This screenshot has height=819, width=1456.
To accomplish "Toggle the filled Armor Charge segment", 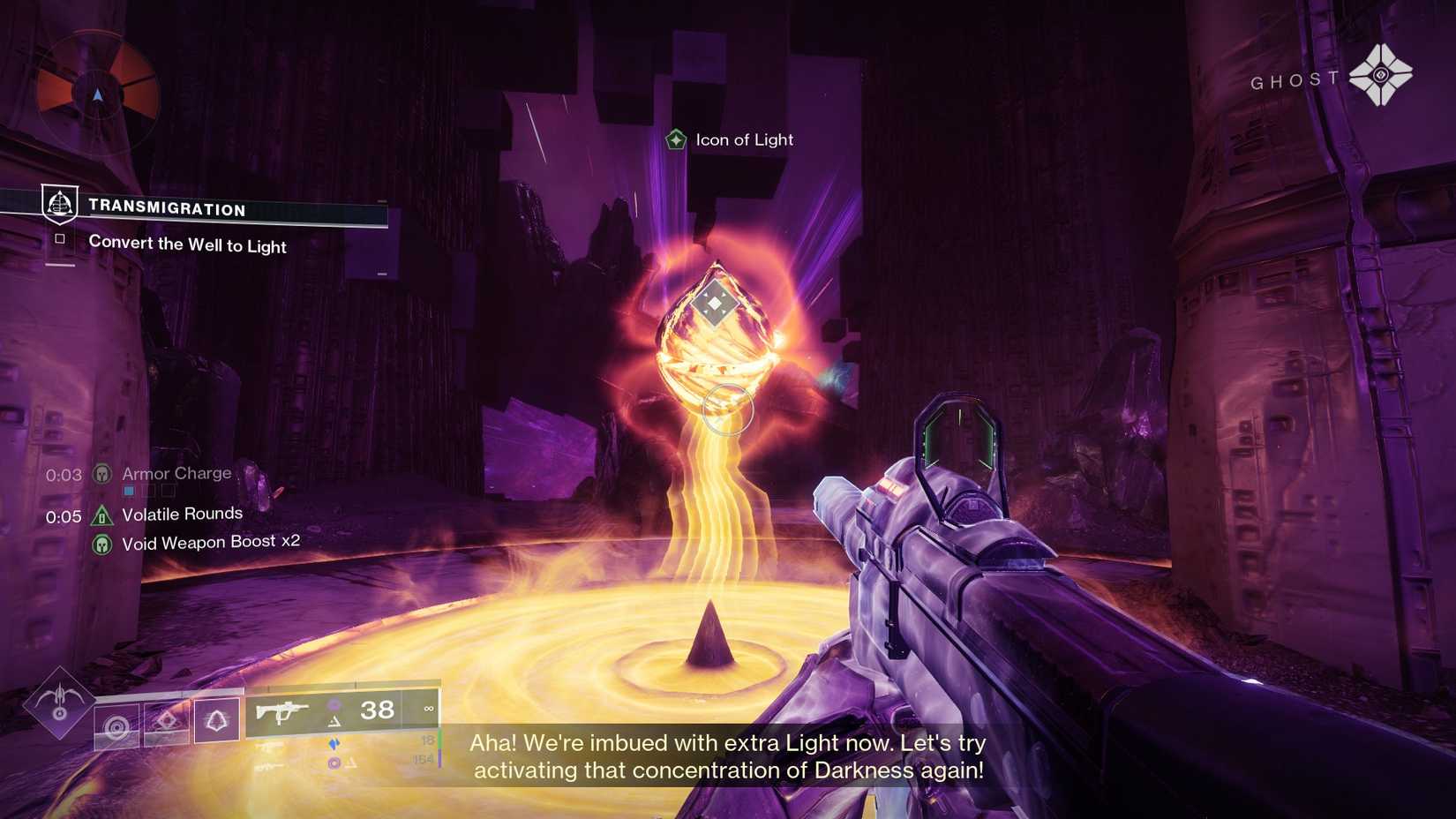I will pos(128,491).
